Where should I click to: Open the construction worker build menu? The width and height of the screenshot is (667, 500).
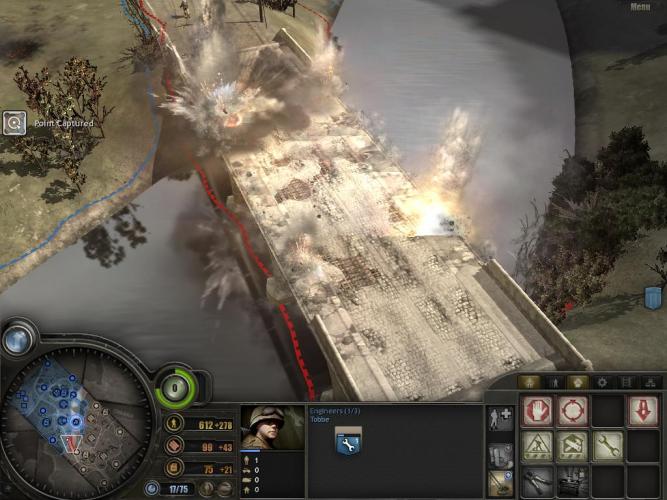coord(537,446)
